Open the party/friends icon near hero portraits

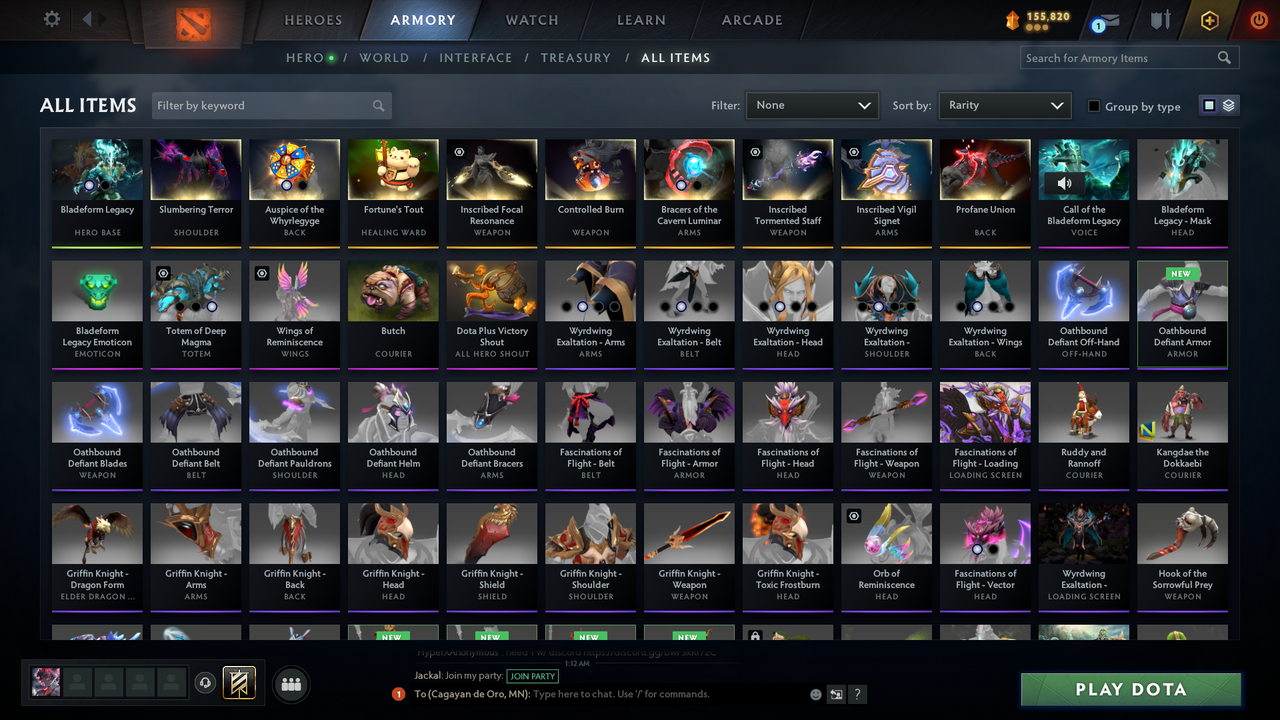[290, 684]
